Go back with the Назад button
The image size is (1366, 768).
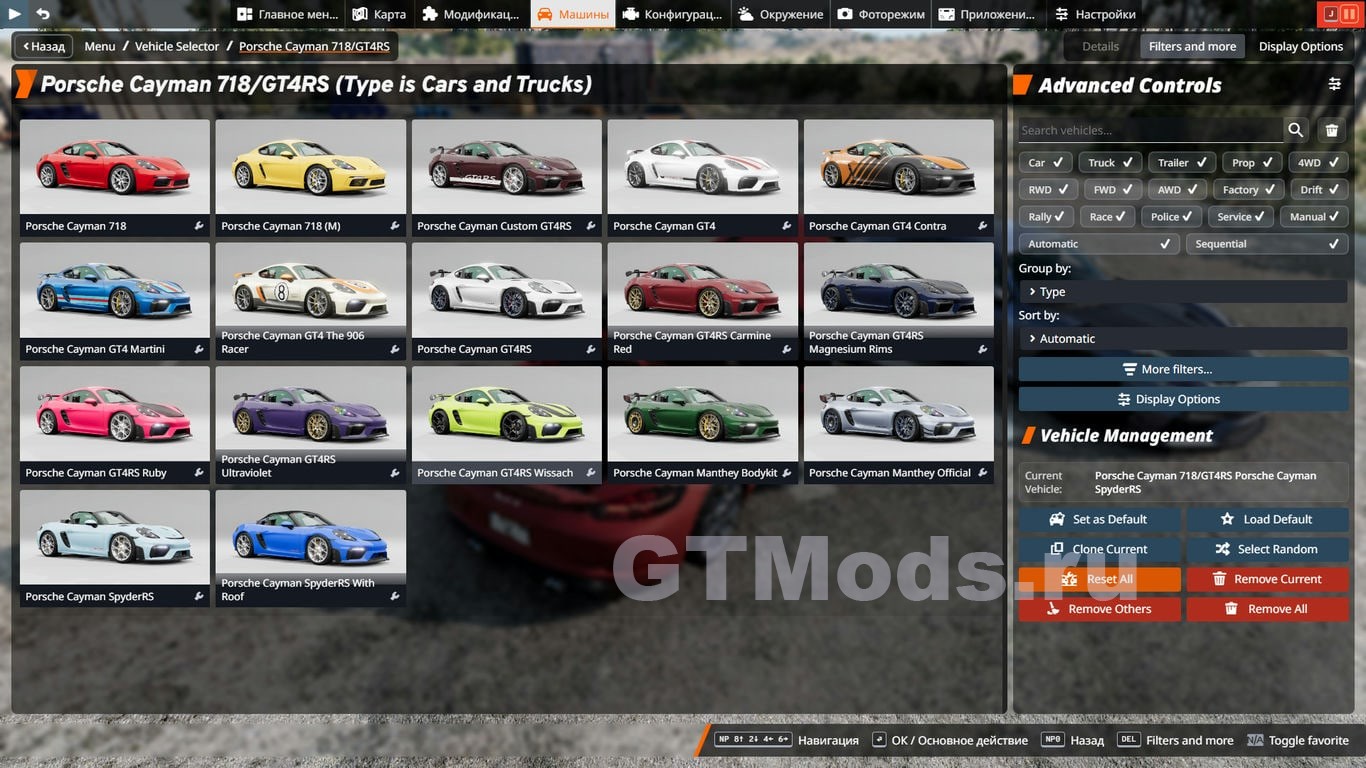[43, 46]
